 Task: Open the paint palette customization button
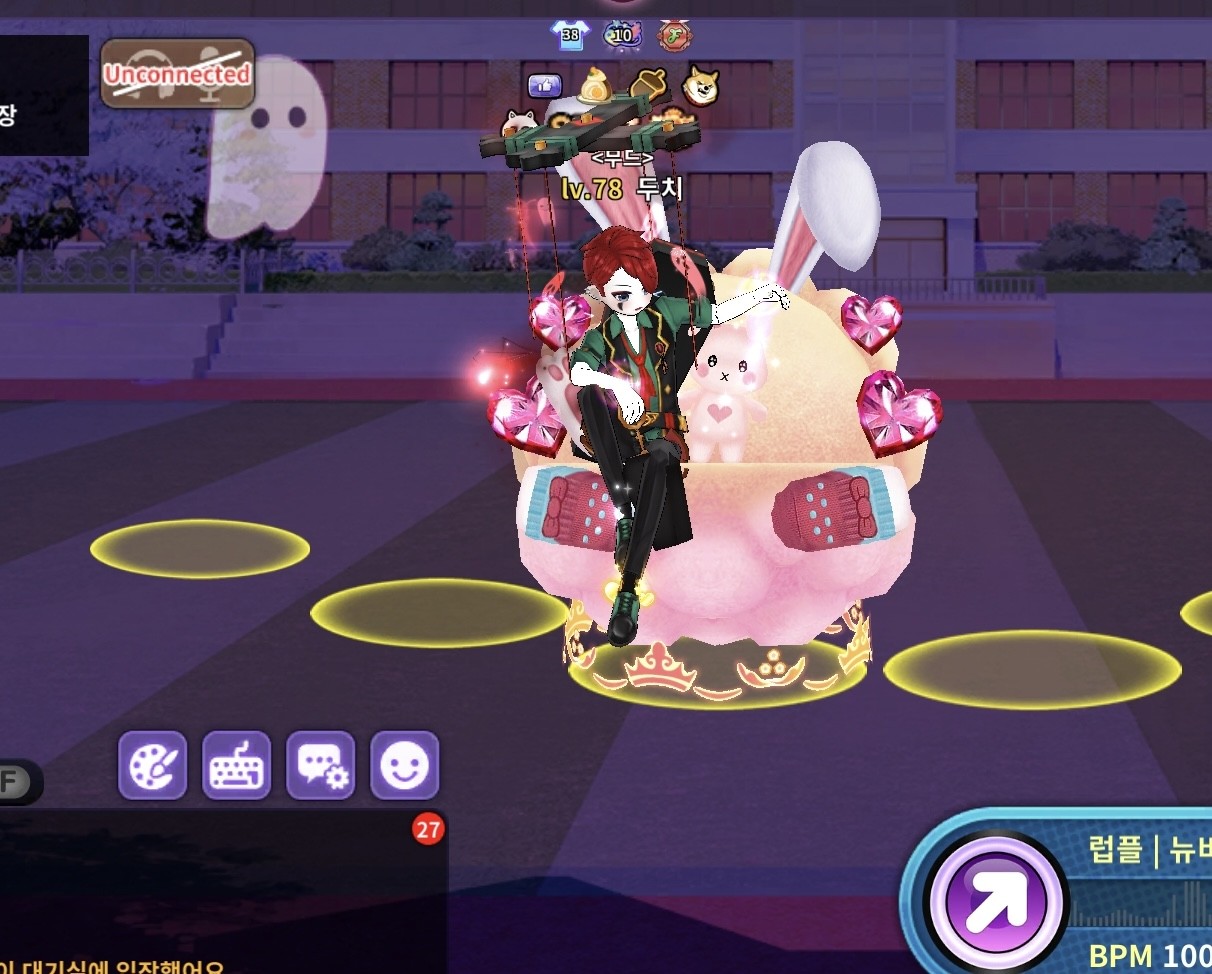[x=153, y=765]
